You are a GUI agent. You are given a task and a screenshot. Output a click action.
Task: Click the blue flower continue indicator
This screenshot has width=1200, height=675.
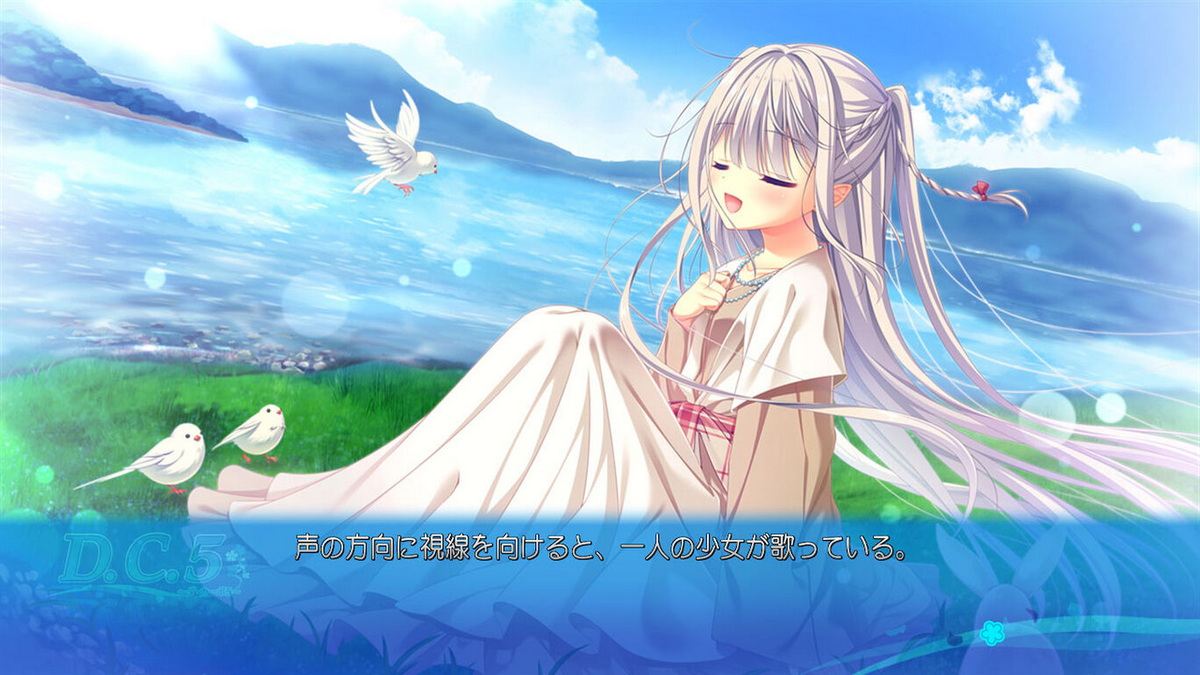point(991,632)
